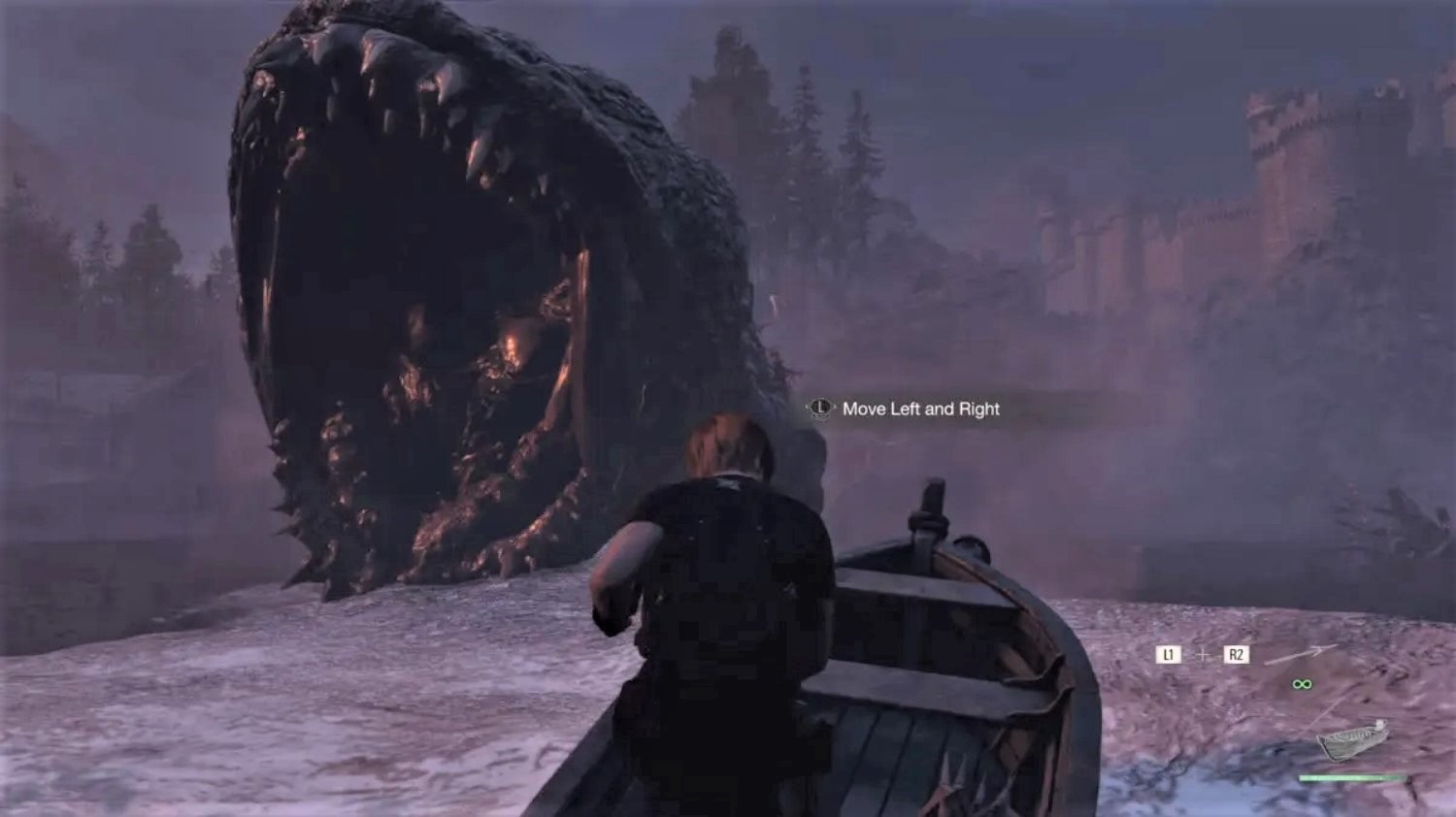The width and height of the screenshot is (1456, 817).
Task: Click the left analog stick icon
Action: click(819, 409)
